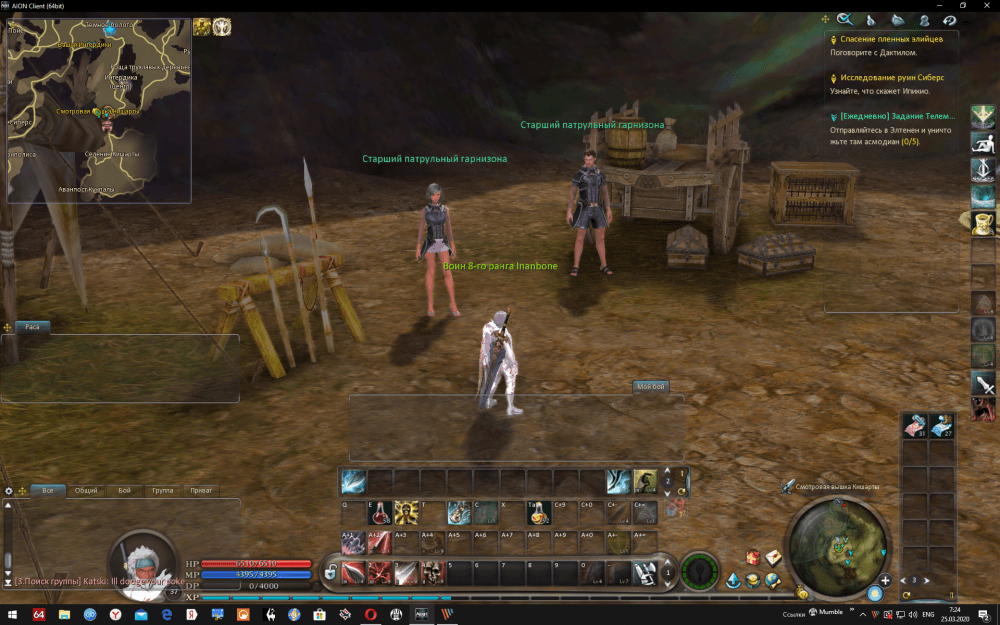Use the blue scroll with count 27
This screenshot has width=1000, height=625.
pos(942,425)
